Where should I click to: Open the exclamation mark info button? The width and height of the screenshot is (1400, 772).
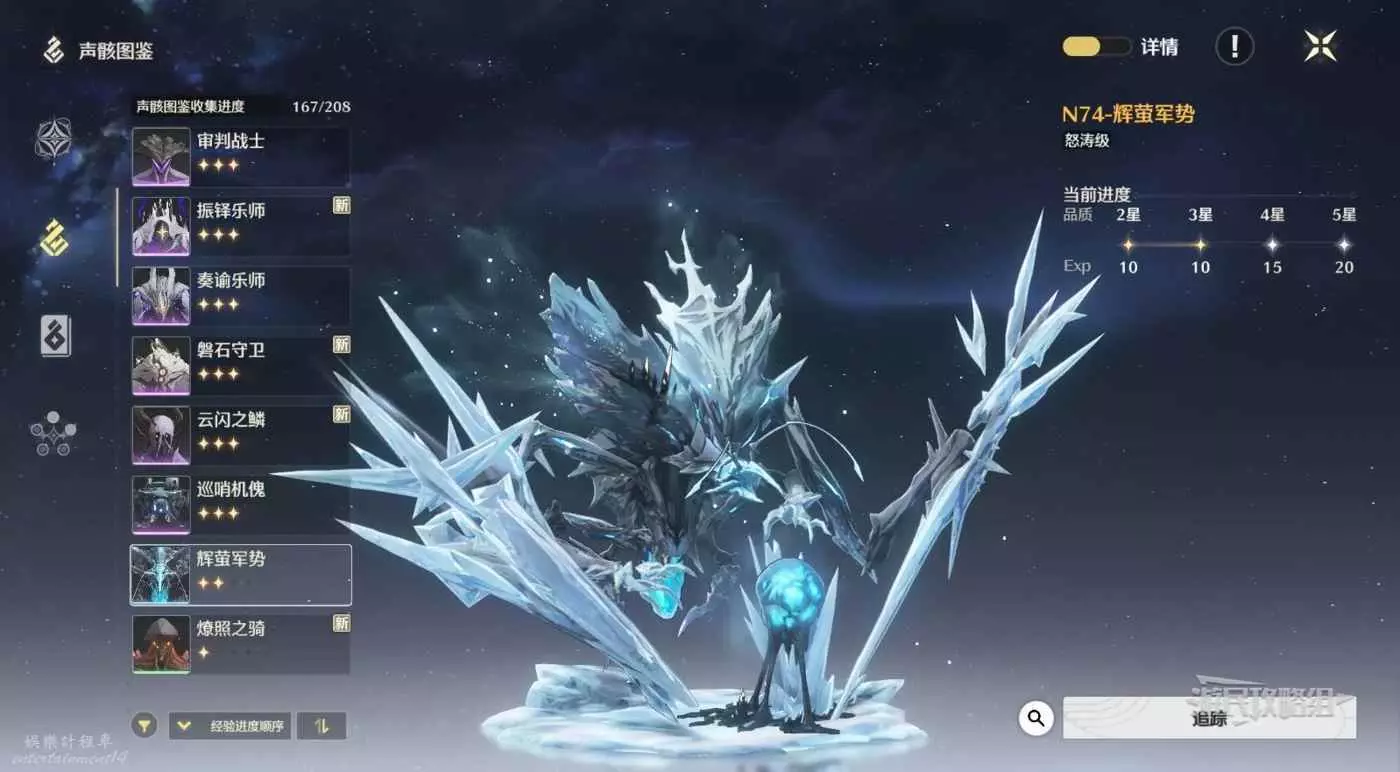click(1235, 47)
